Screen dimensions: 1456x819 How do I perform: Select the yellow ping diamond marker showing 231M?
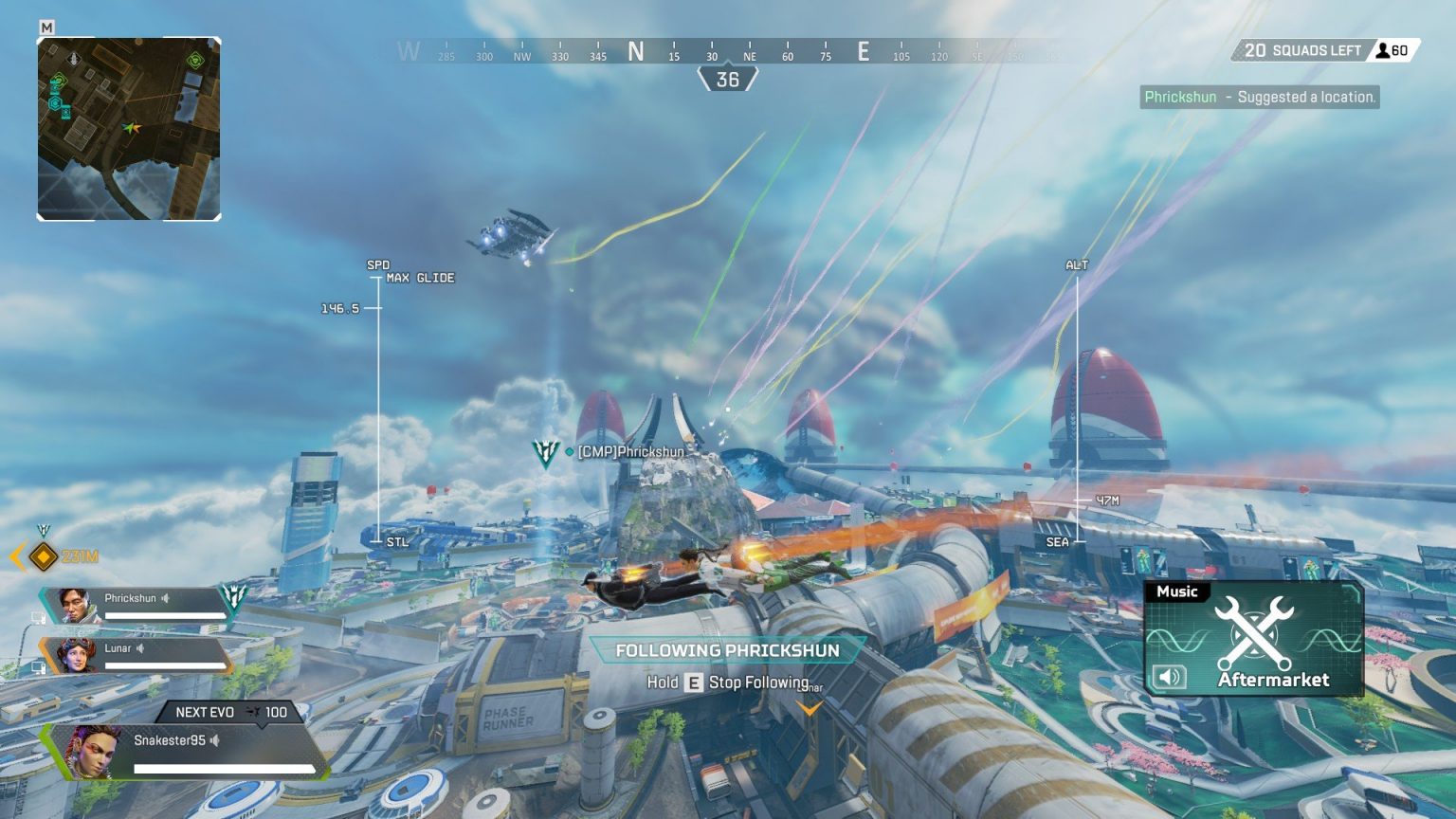(42, 558)
